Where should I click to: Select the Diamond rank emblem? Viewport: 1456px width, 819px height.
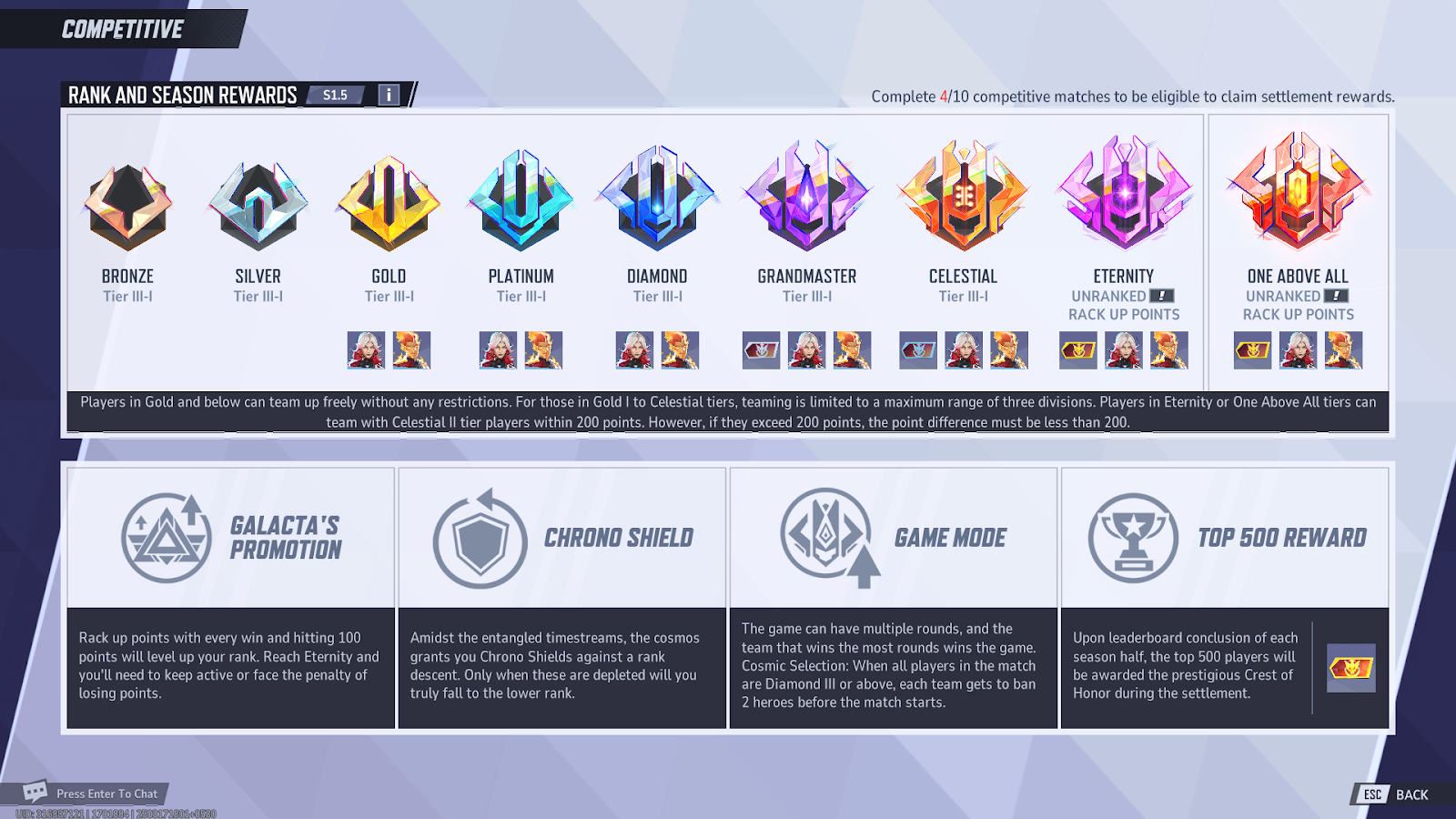656,200
